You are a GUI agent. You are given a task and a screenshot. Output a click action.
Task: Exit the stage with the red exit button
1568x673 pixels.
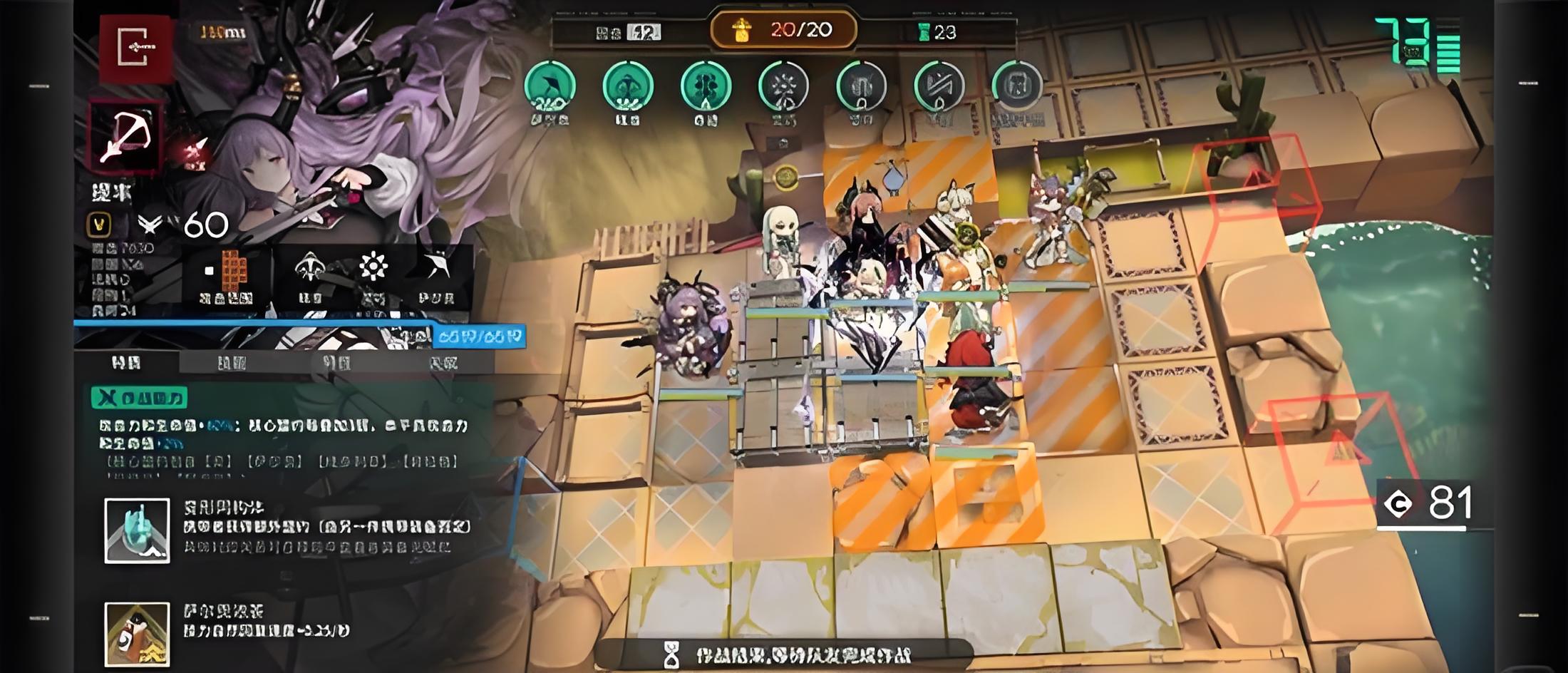[135, 47]
